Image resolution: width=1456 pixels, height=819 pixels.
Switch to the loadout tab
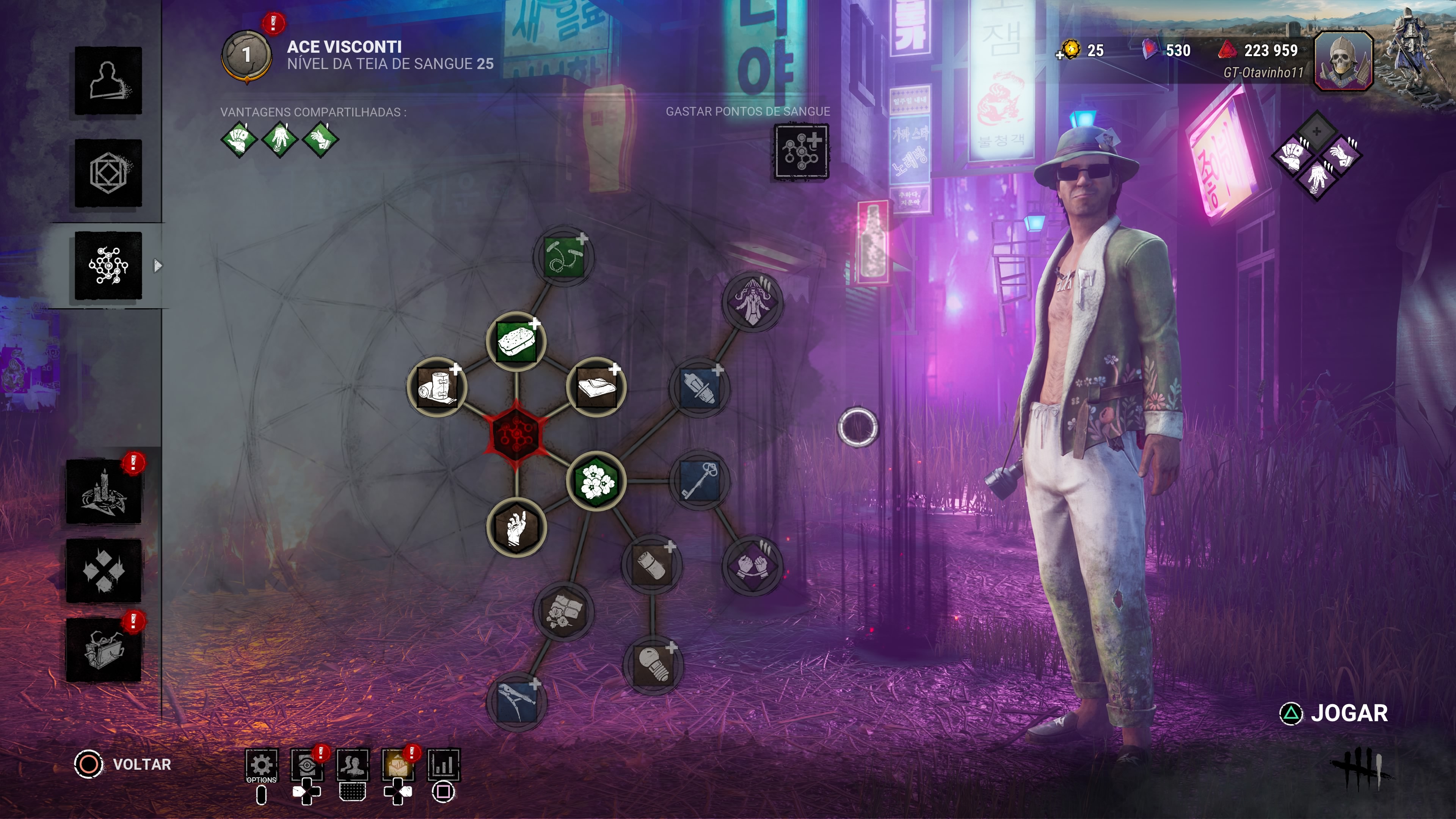click(108, 173)
